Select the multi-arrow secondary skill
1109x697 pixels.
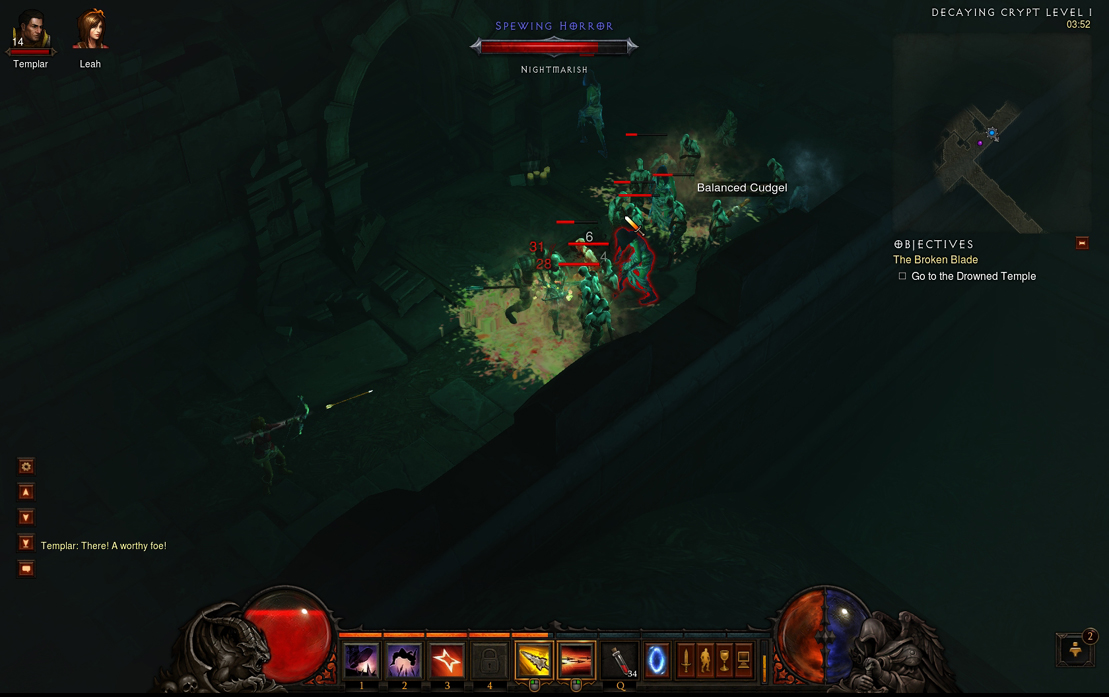click(x=576, y=661)
